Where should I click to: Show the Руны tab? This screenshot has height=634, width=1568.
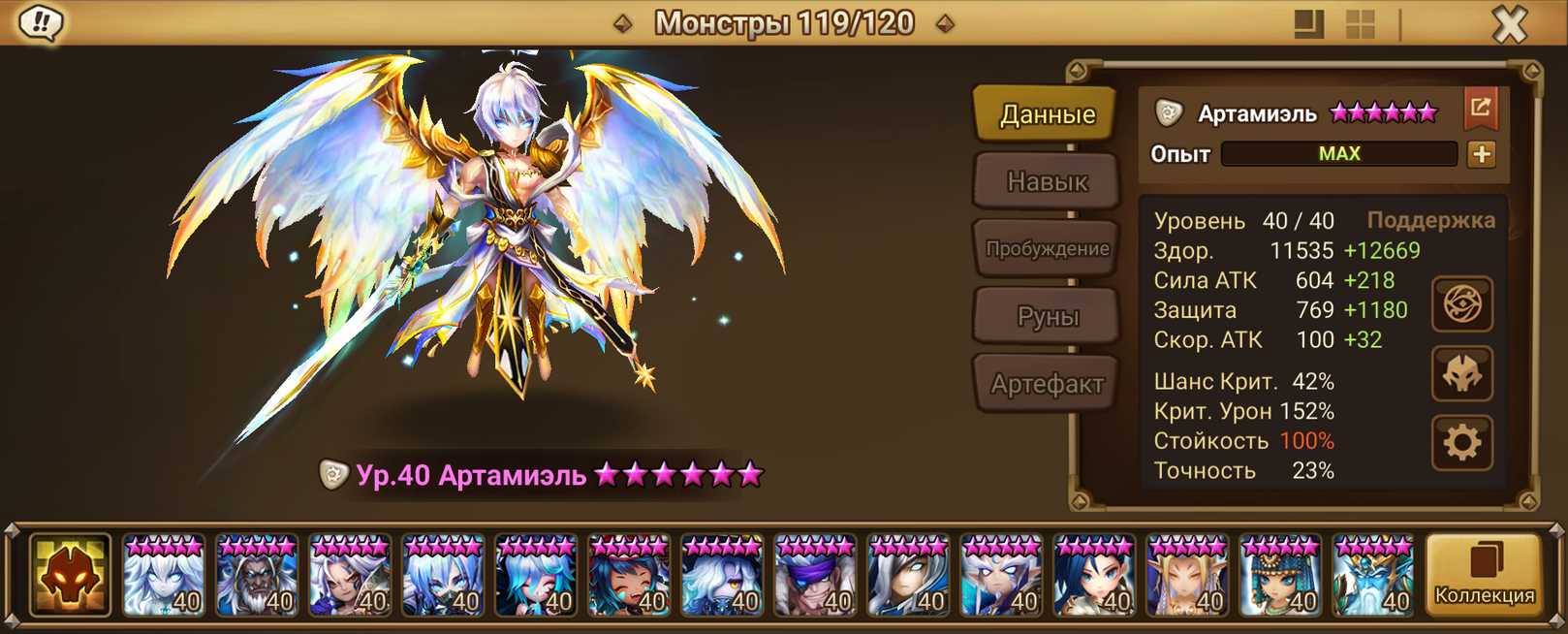[1047, 316]
